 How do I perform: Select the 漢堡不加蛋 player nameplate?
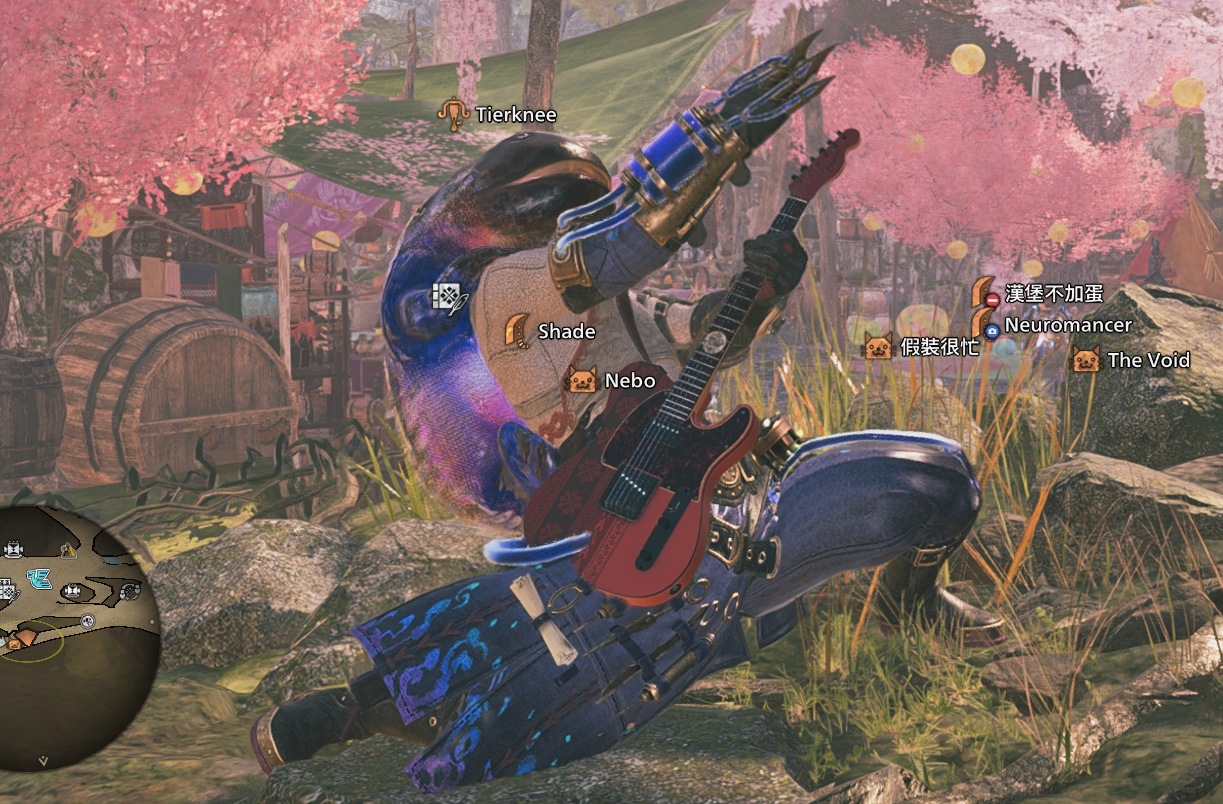click(x=1054, y=294)
